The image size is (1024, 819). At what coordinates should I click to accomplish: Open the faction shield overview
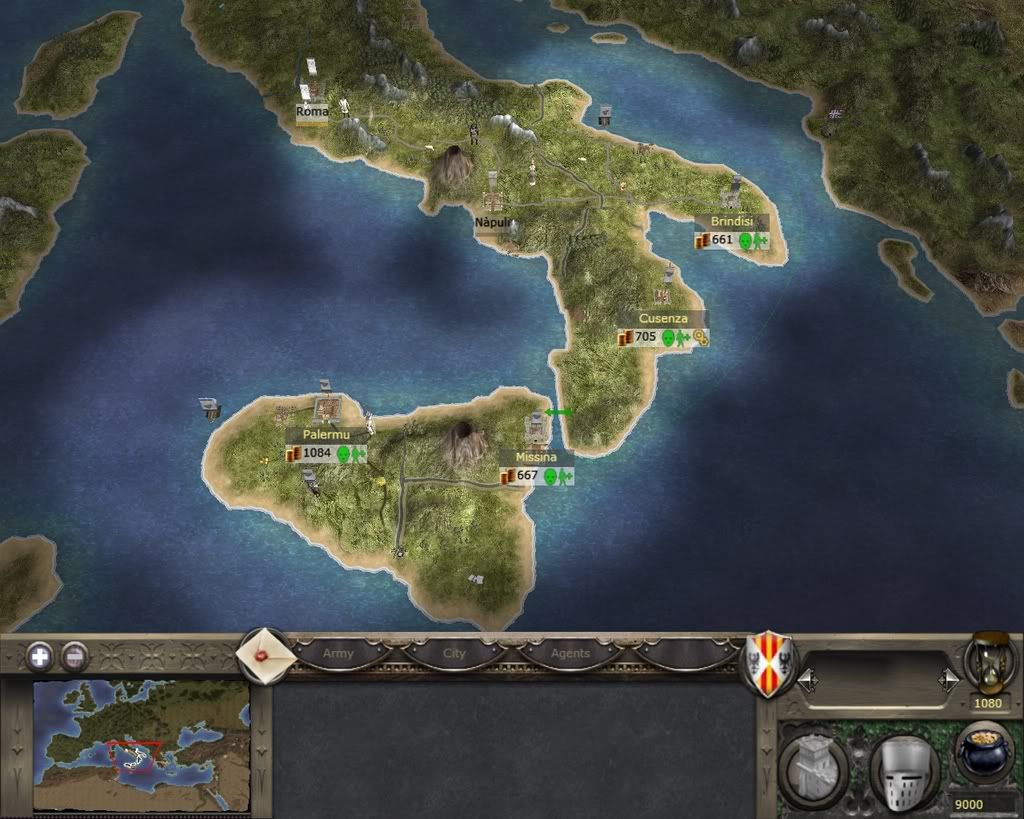pos(767,663)
